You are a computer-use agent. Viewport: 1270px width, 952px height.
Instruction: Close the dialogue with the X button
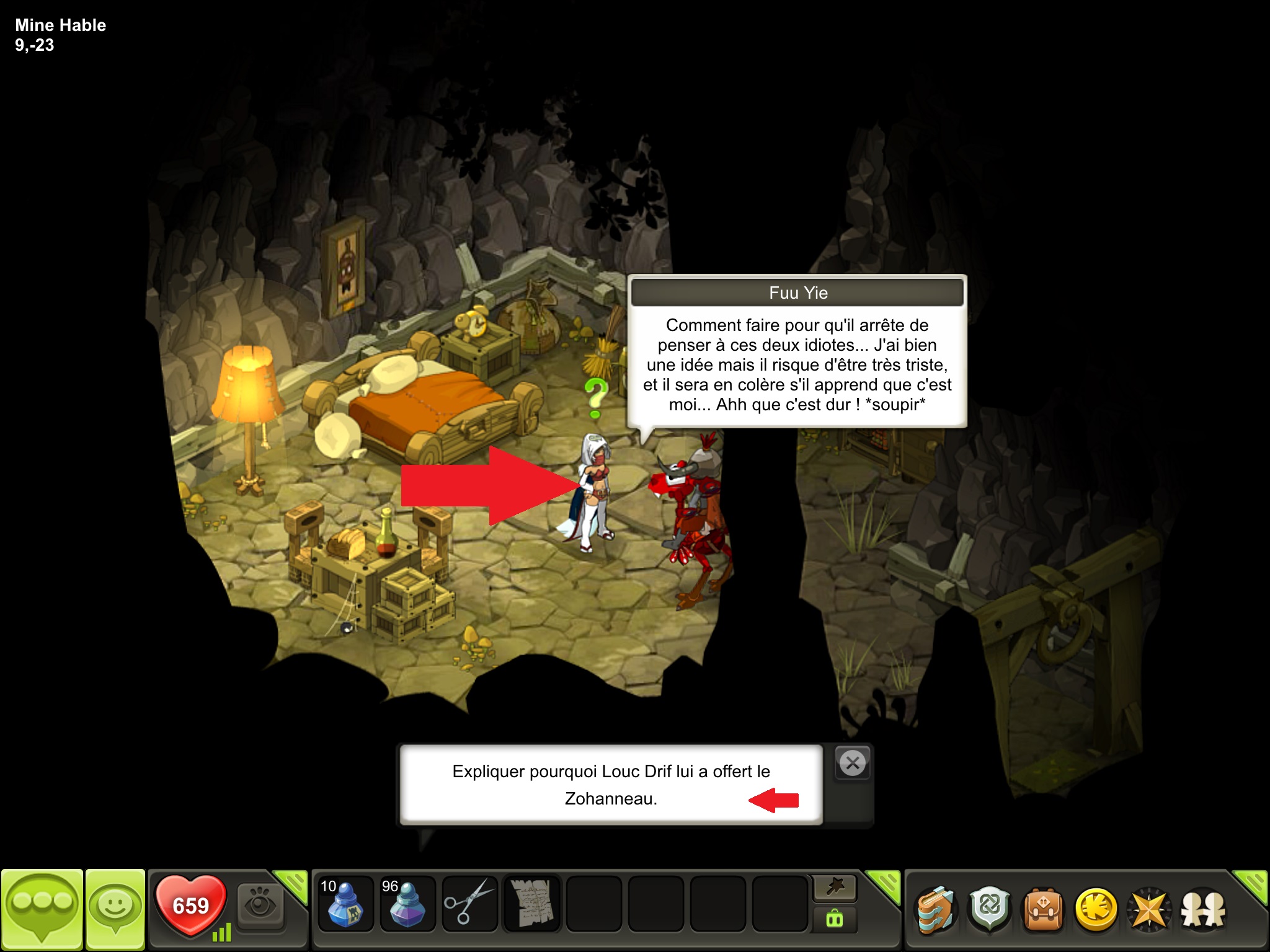(x=853, y=763)
